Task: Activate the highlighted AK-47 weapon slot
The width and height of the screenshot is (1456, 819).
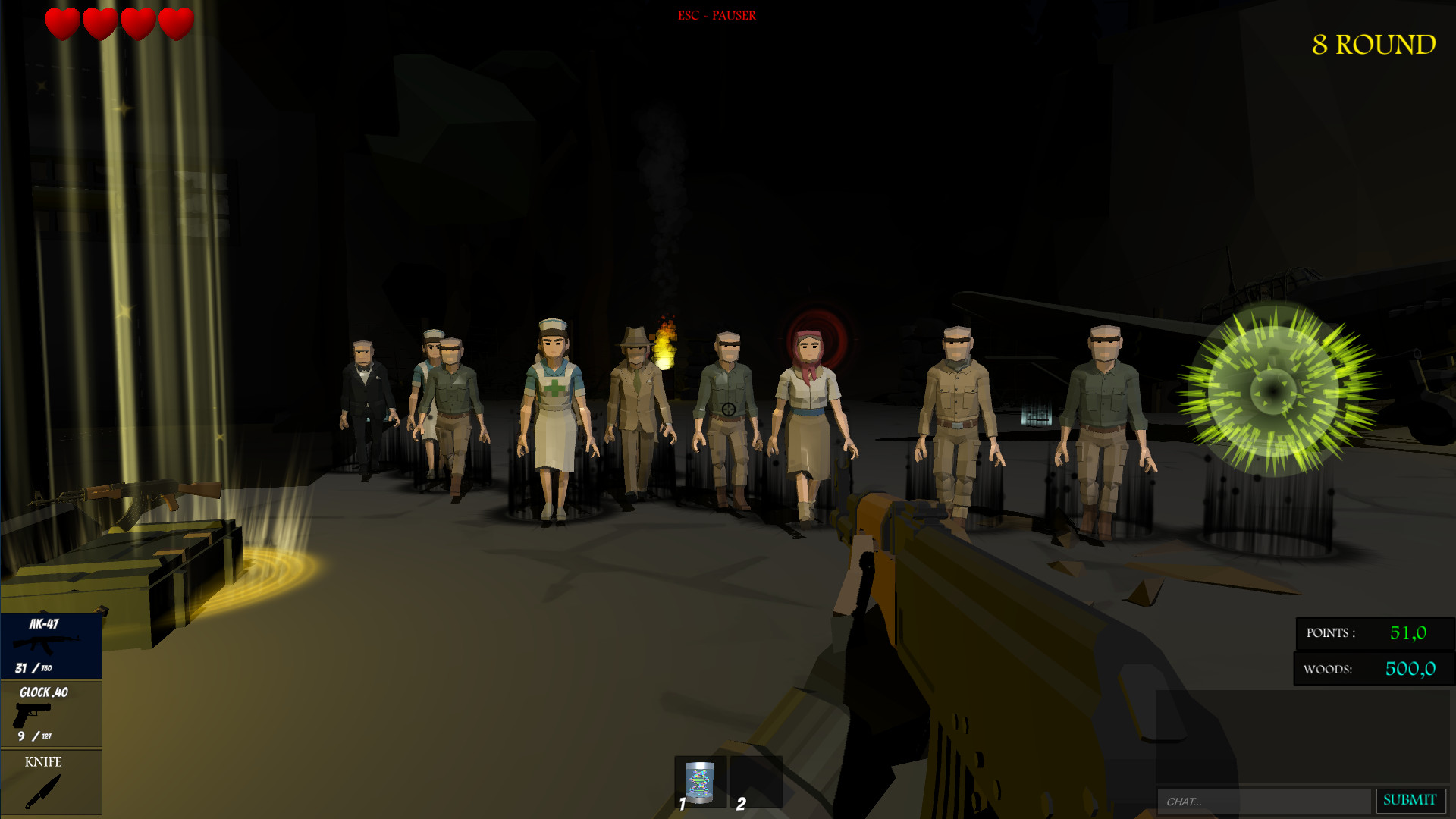Action: point(51,645)
